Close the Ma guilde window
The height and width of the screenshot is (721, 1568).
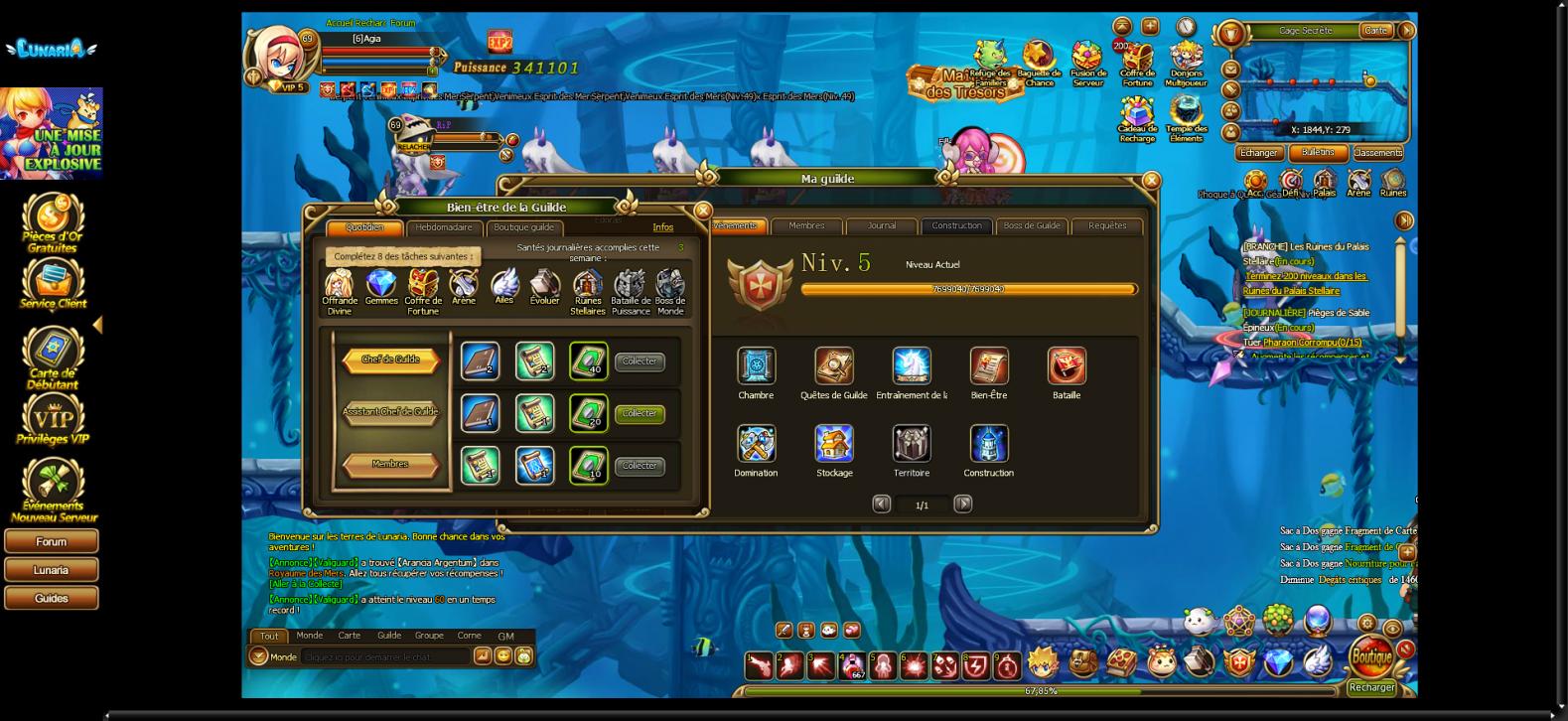click(1151, 181)
